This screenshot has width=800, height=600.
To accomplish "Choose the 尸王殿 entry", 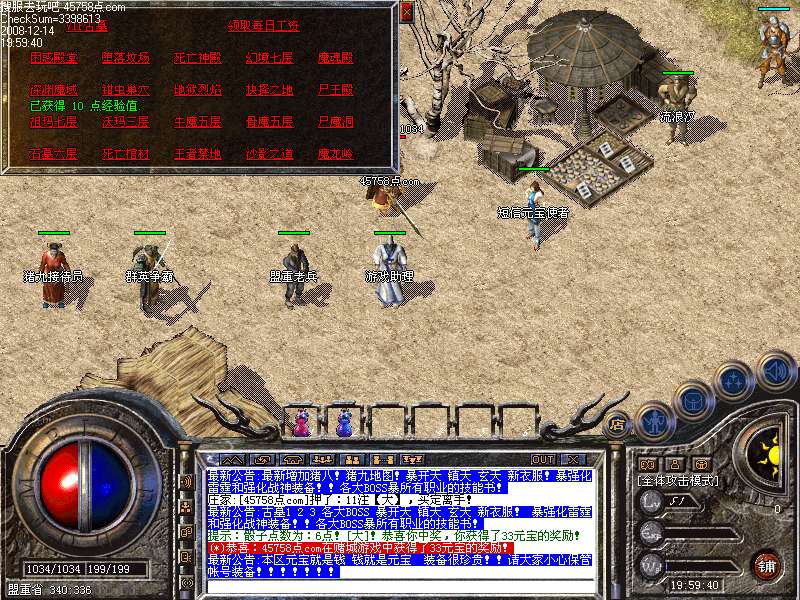I will tap(335, 90).
